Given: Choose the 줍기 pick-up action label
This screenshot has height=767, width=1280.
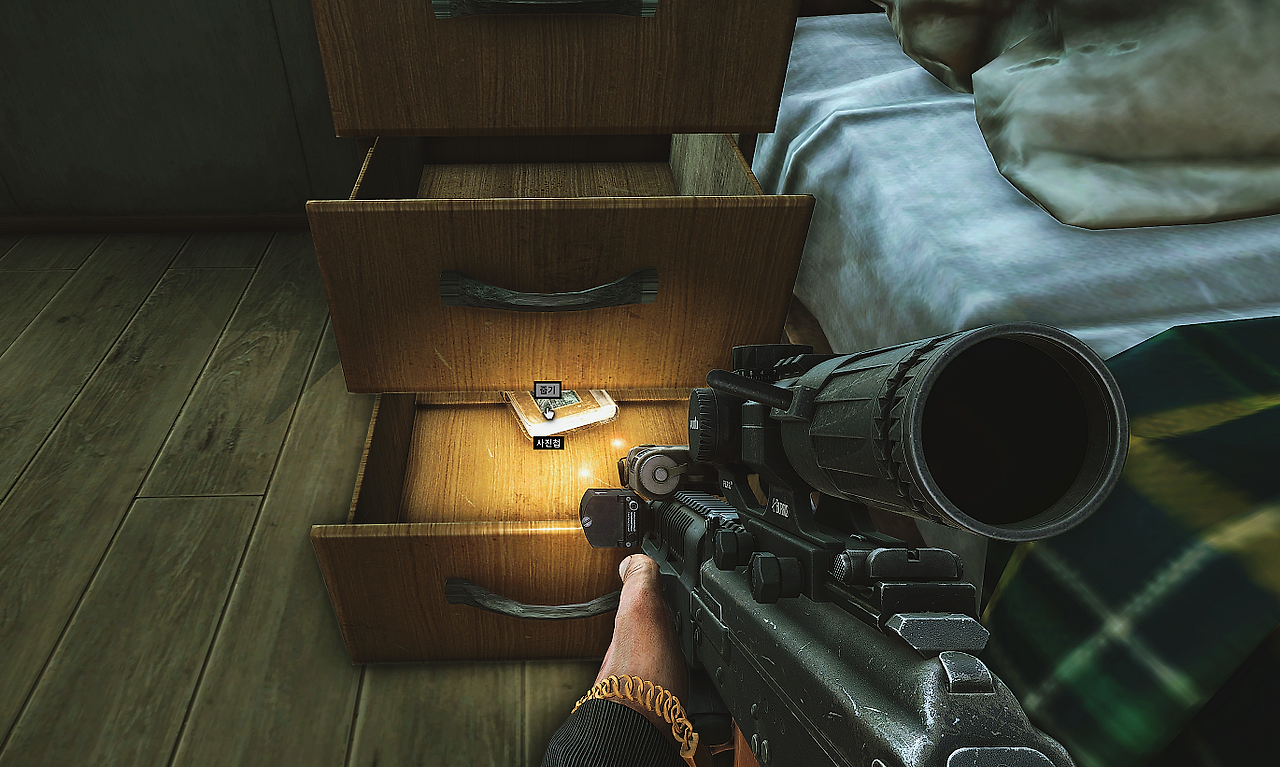Looking at the screenshot, I should tap(546, 390).
